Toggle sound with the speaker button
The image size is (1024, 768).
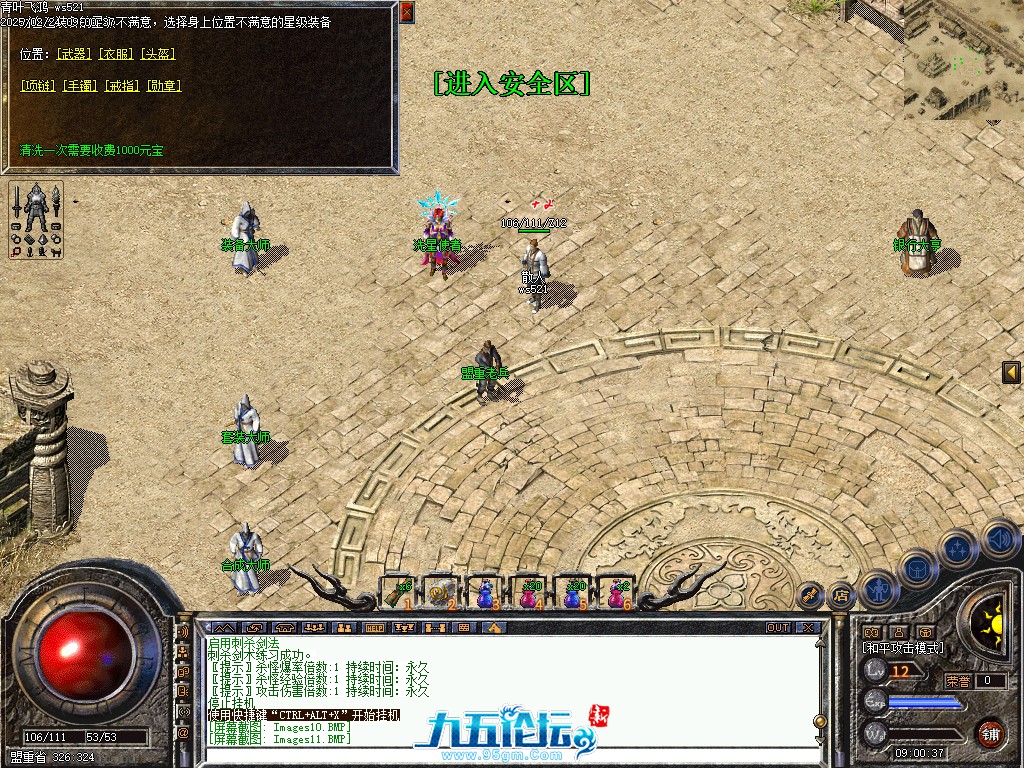point(999,539)
